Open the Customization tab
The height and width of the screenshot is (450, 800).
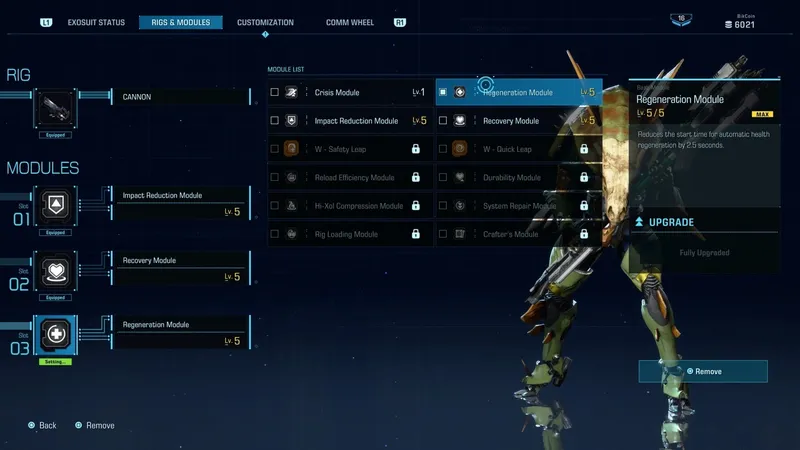point(265,22)
